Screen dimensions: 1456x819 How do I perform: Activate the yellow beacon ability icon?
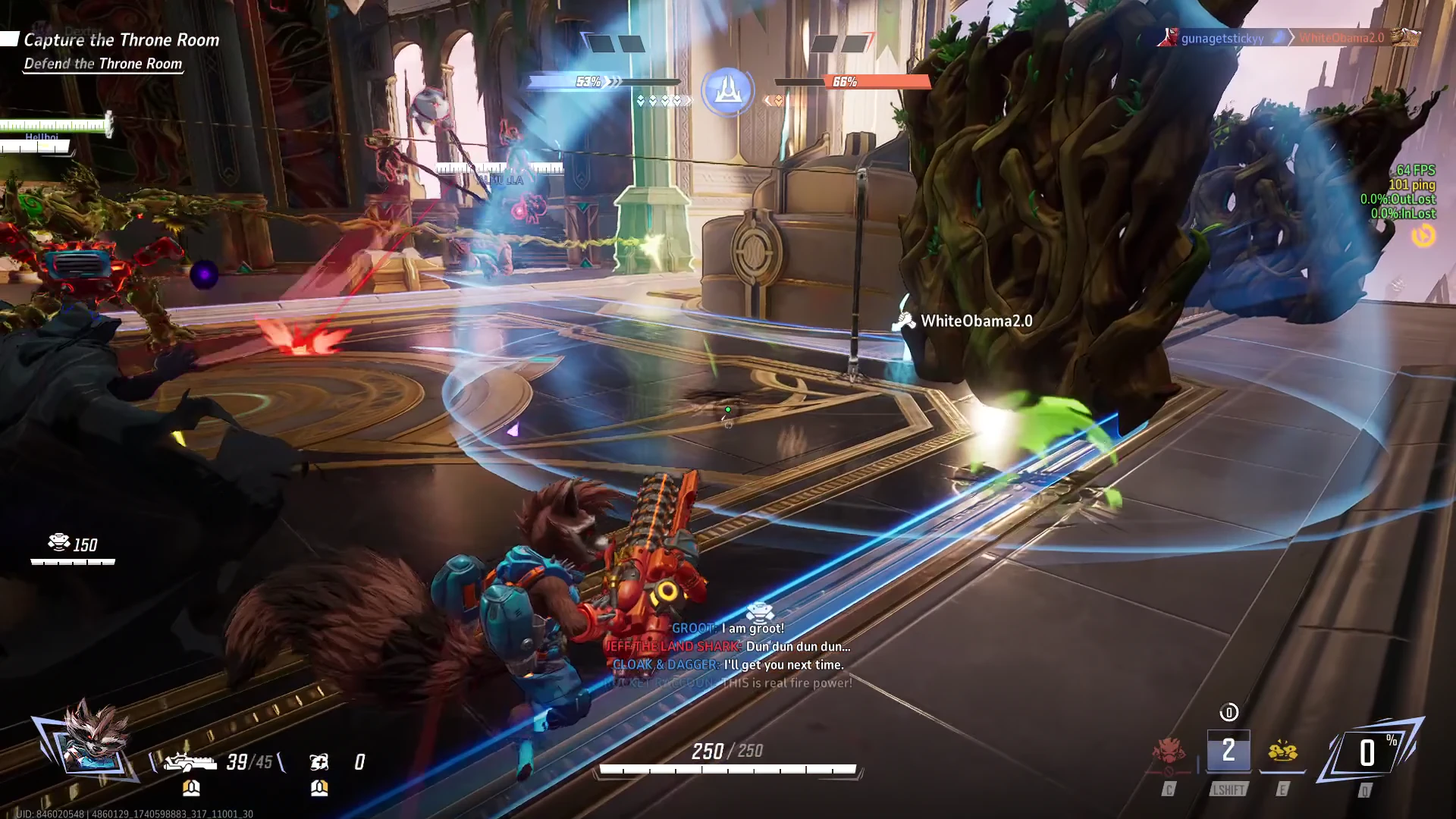pos(1282,752)
